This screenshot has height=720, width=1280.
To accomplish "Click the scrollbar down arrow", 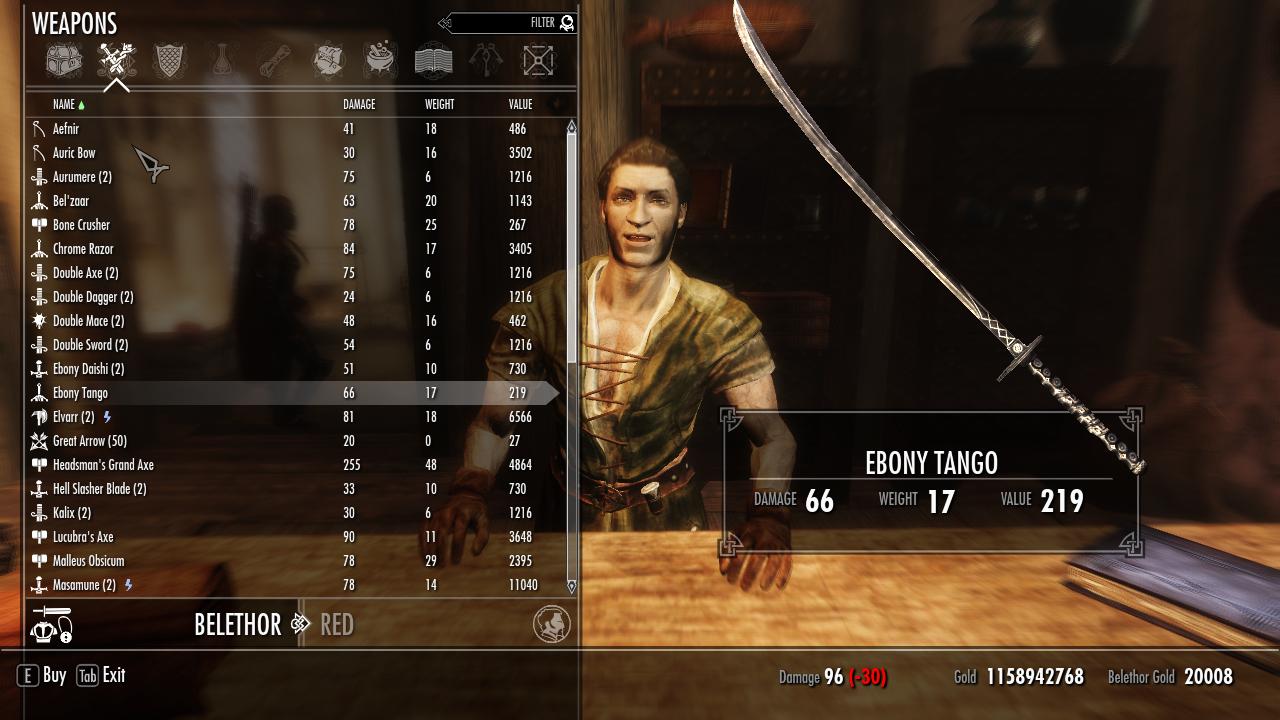I will pyautogui.click(x=572, y=586).
